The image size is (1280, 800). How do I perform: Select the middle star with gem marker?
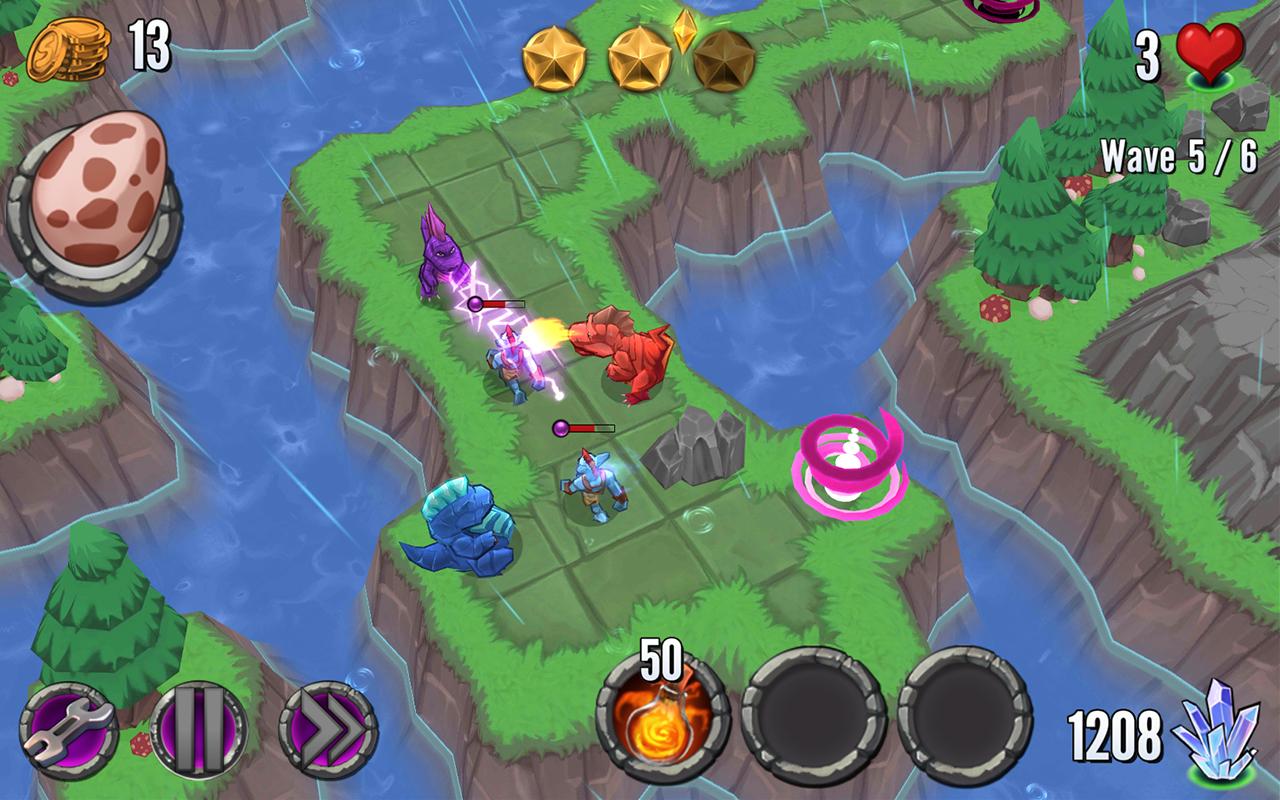point(640,55)
